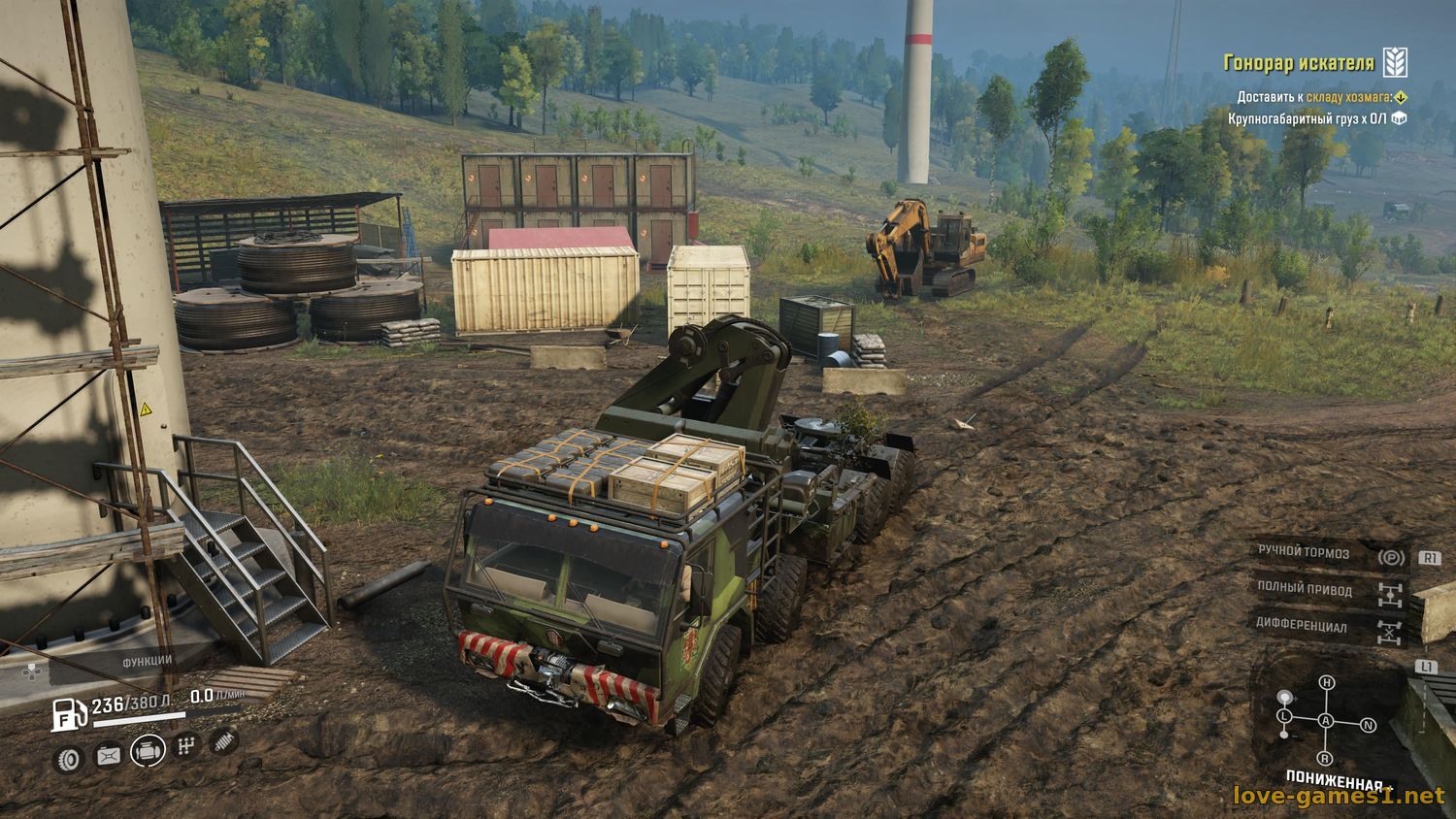The height and width of the screenshot is (819, 1456).
Task: Select the fuel tank damage icon
Action: pyautogui.click(x=107, y=754)
